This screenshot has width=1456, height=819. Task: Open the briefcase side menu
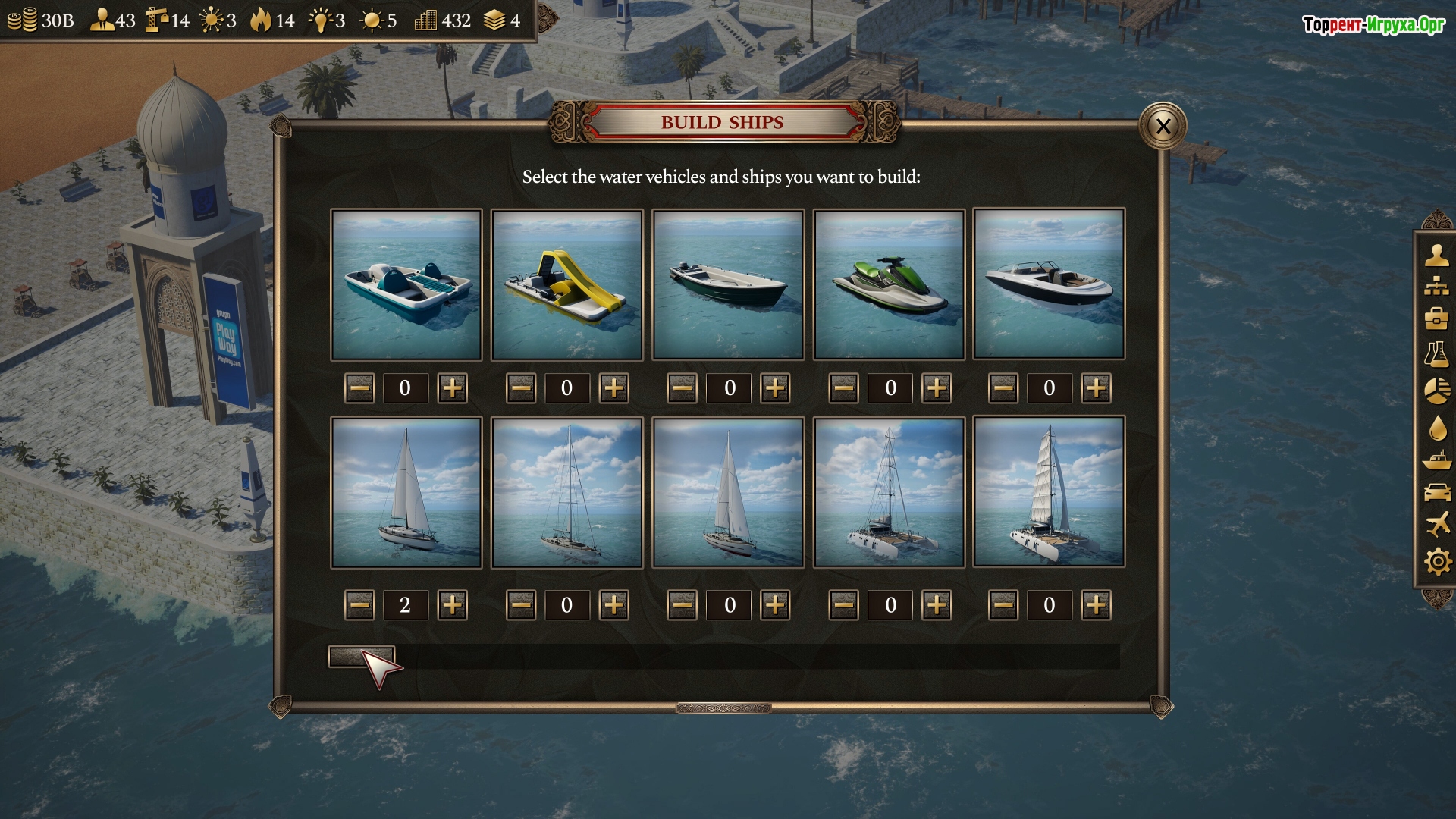(1436, 318)
